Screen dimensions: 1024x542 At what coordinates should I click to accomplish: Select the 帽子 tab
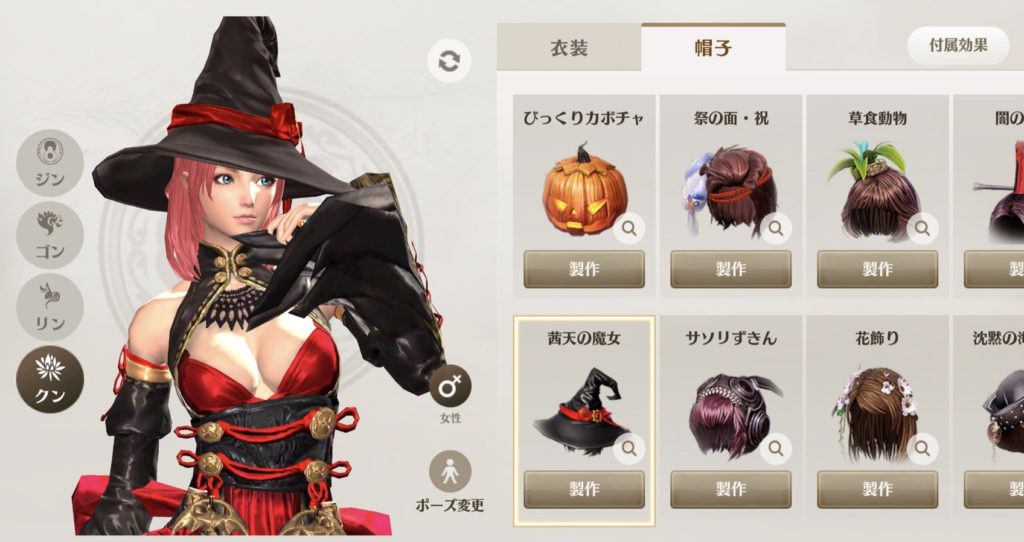712,48
